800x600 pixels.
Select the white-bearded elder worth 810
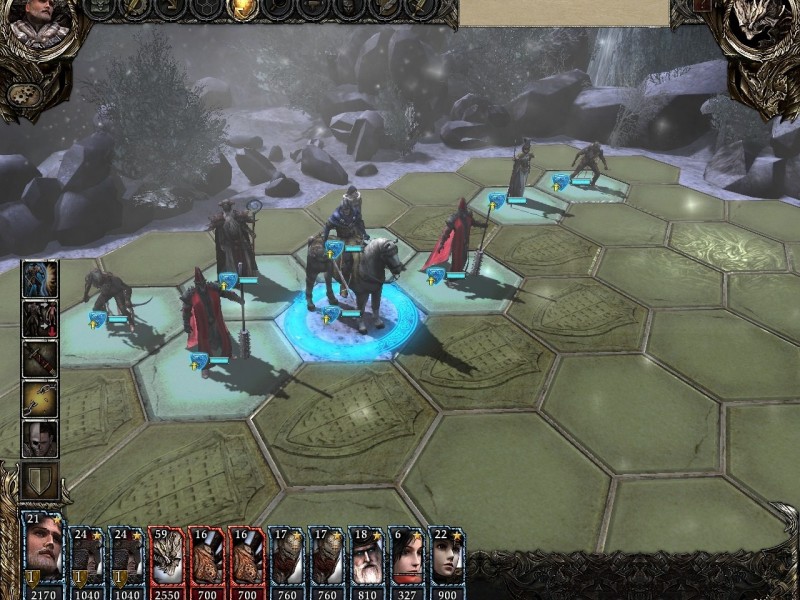click(x=366, y=554)
